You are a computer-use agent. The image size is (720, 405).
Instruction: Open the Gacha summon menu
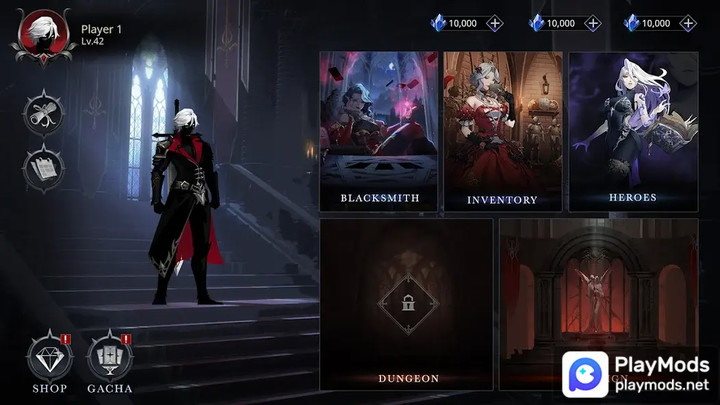click(110, 361)
